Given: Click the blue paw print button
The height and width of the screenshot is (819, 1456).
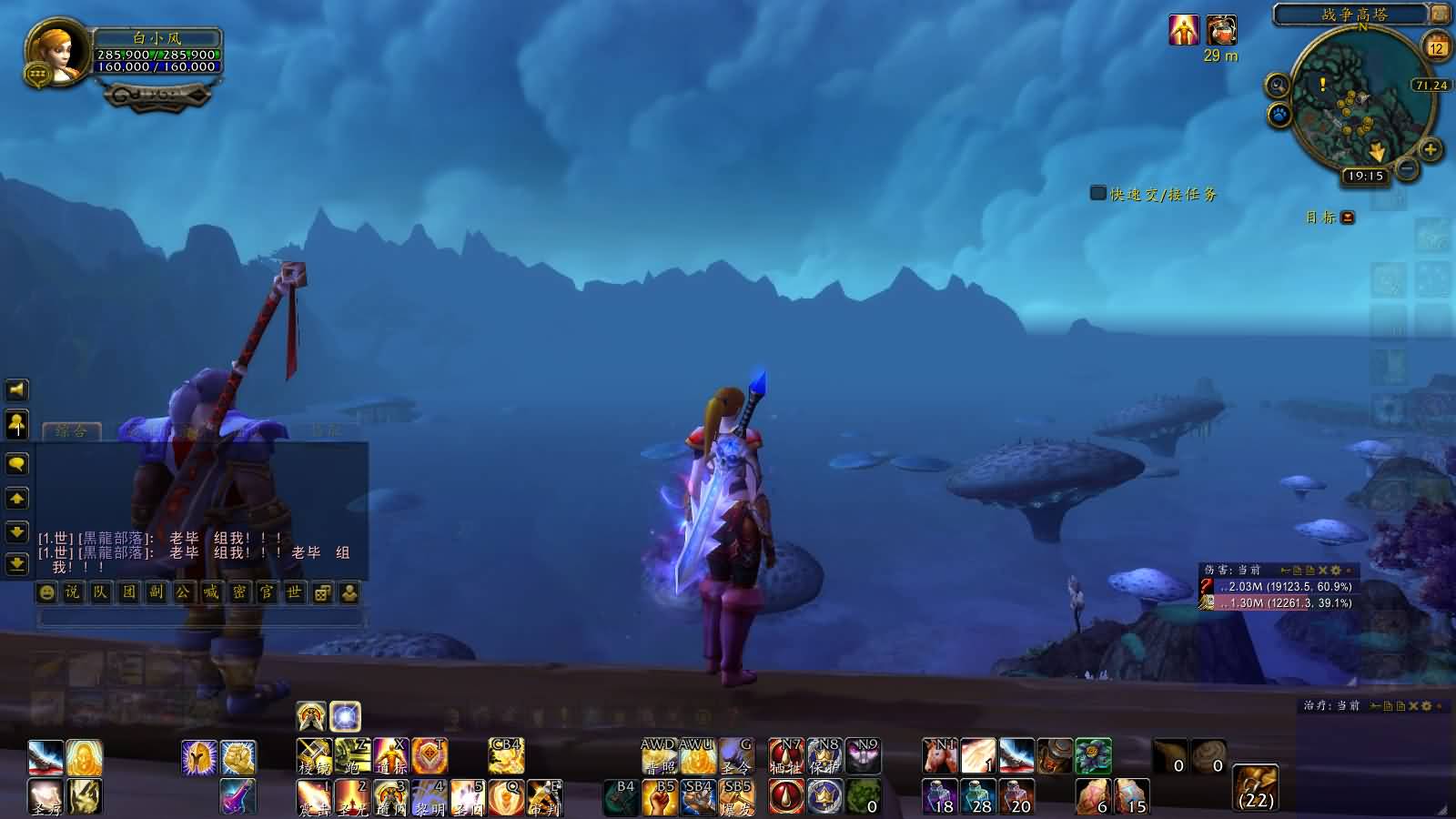Looking at the screenshot, I should coord(1279,116).
